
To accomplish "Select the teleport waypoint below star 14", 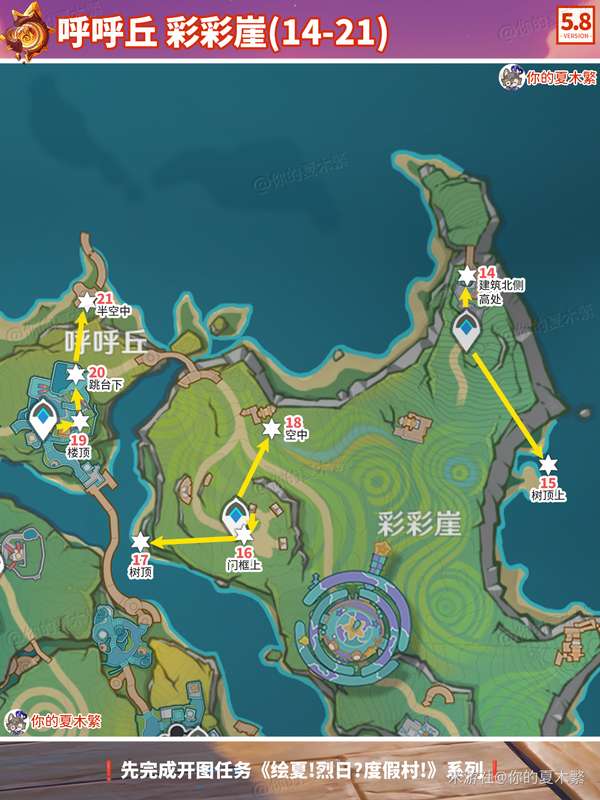I will pyautogui.click(x=466, y=329).
